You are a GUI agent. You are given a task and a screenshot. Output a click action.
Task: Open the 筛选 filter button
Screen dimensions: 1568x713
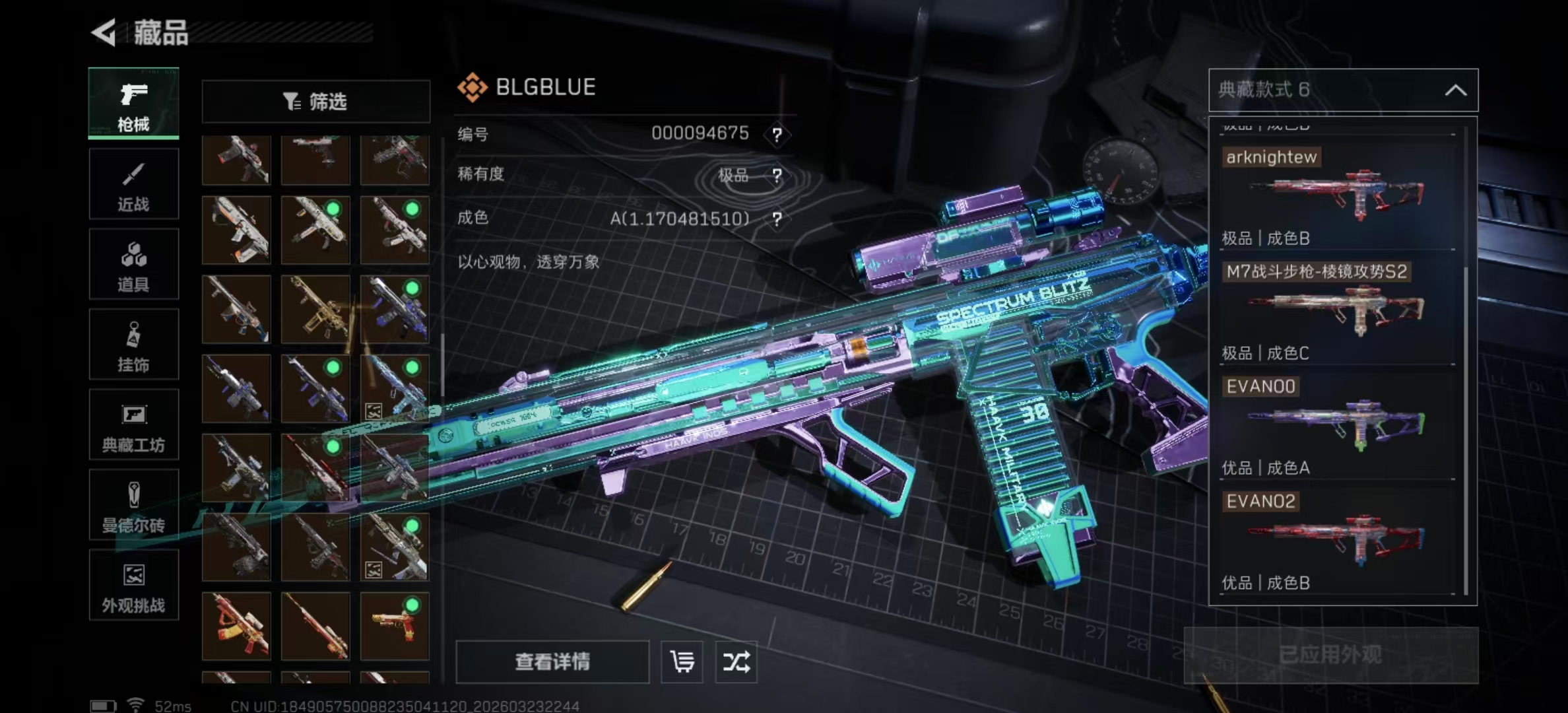(x=315, y=102)
